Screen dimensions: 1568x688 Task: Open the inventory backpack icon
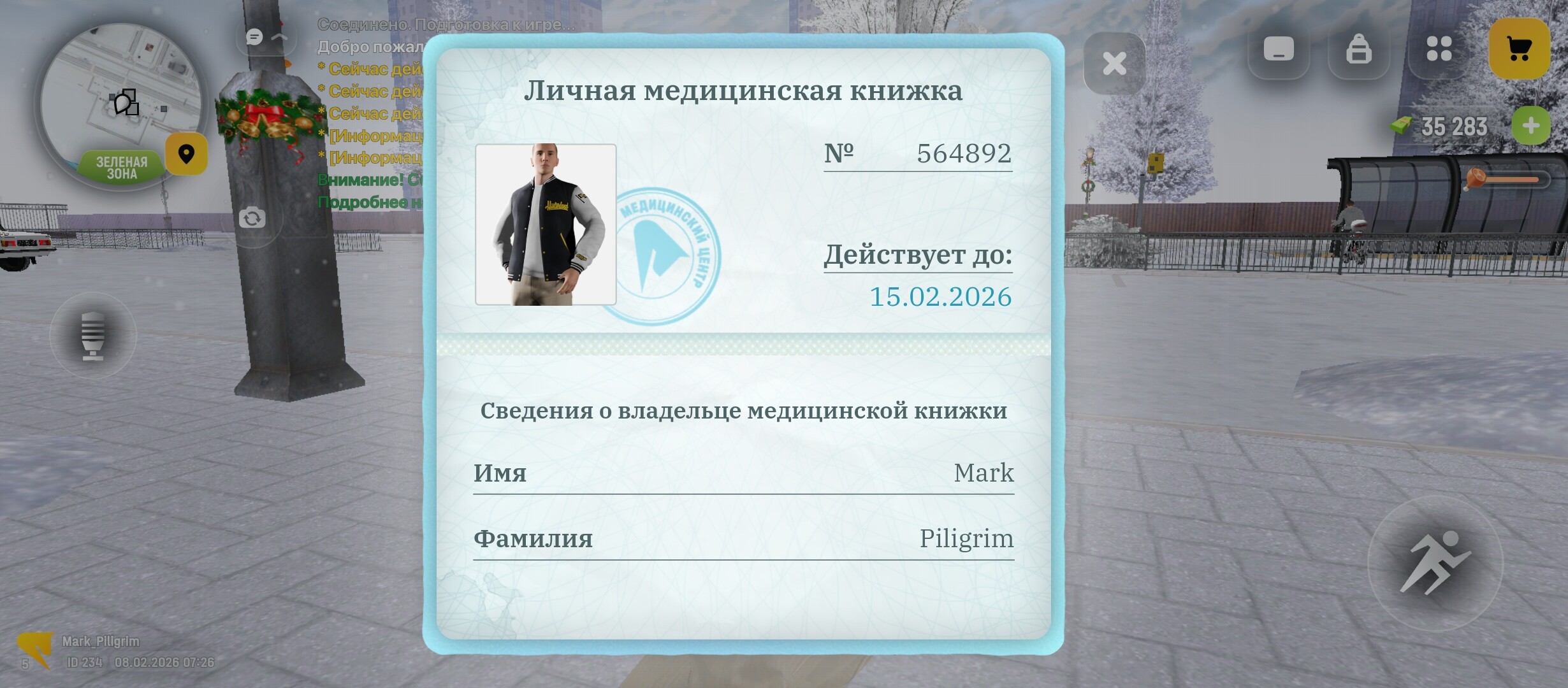tap(1358, 48)
